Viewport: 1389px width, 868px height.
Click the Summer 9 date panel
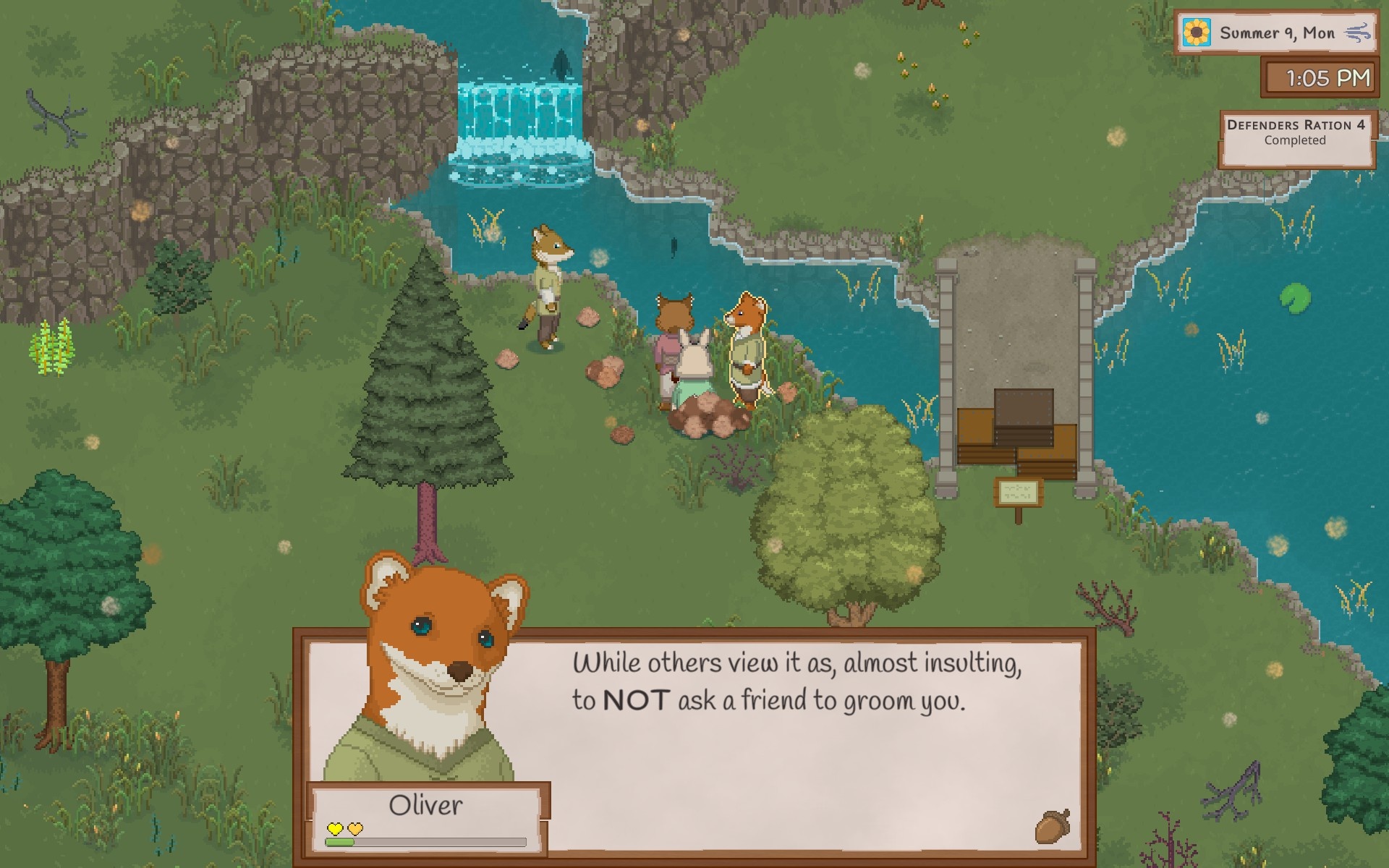pyautogui.click(x=1275, y=33)
